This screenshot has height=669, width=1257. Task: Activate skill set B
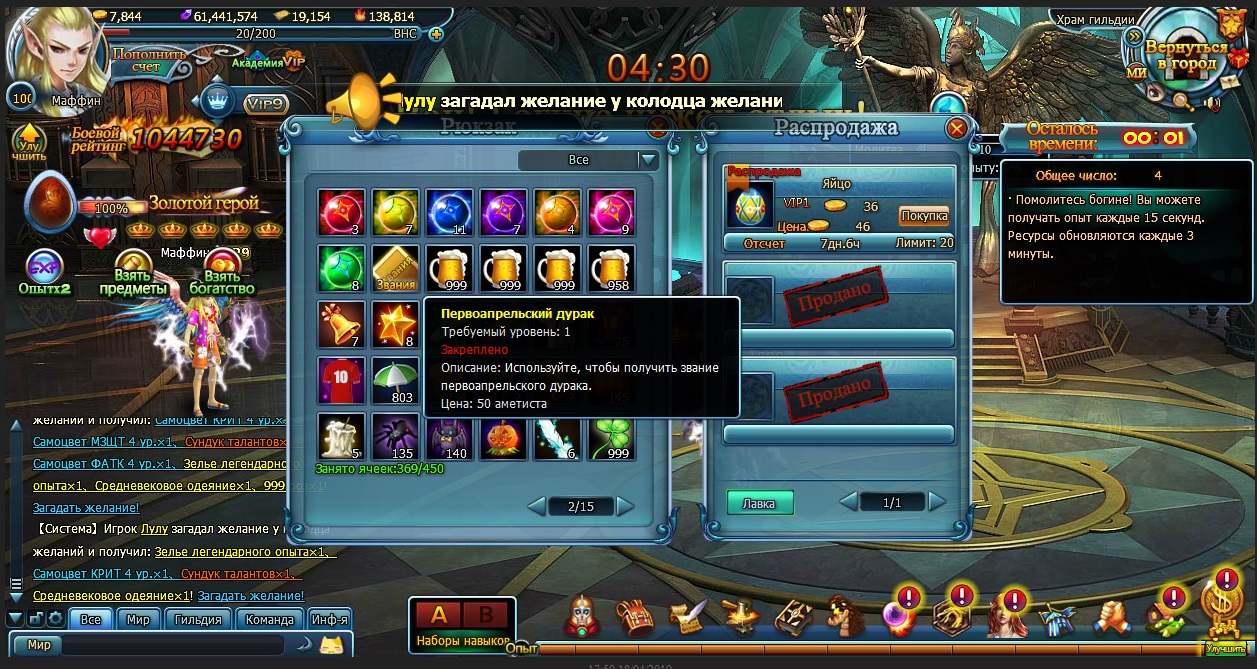(486, 615)
